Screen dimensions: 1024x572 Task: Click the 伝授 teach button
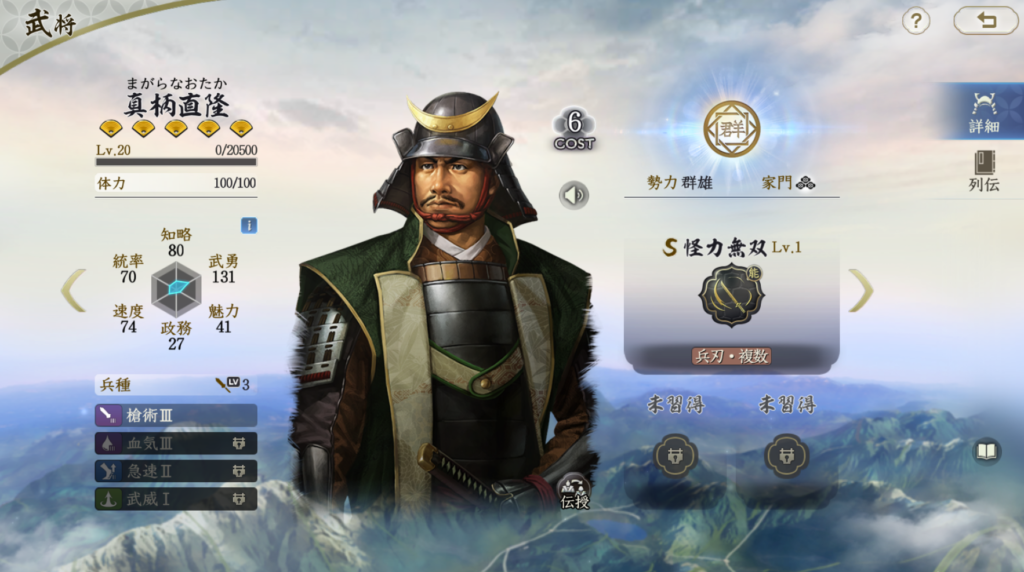point(575,490)
